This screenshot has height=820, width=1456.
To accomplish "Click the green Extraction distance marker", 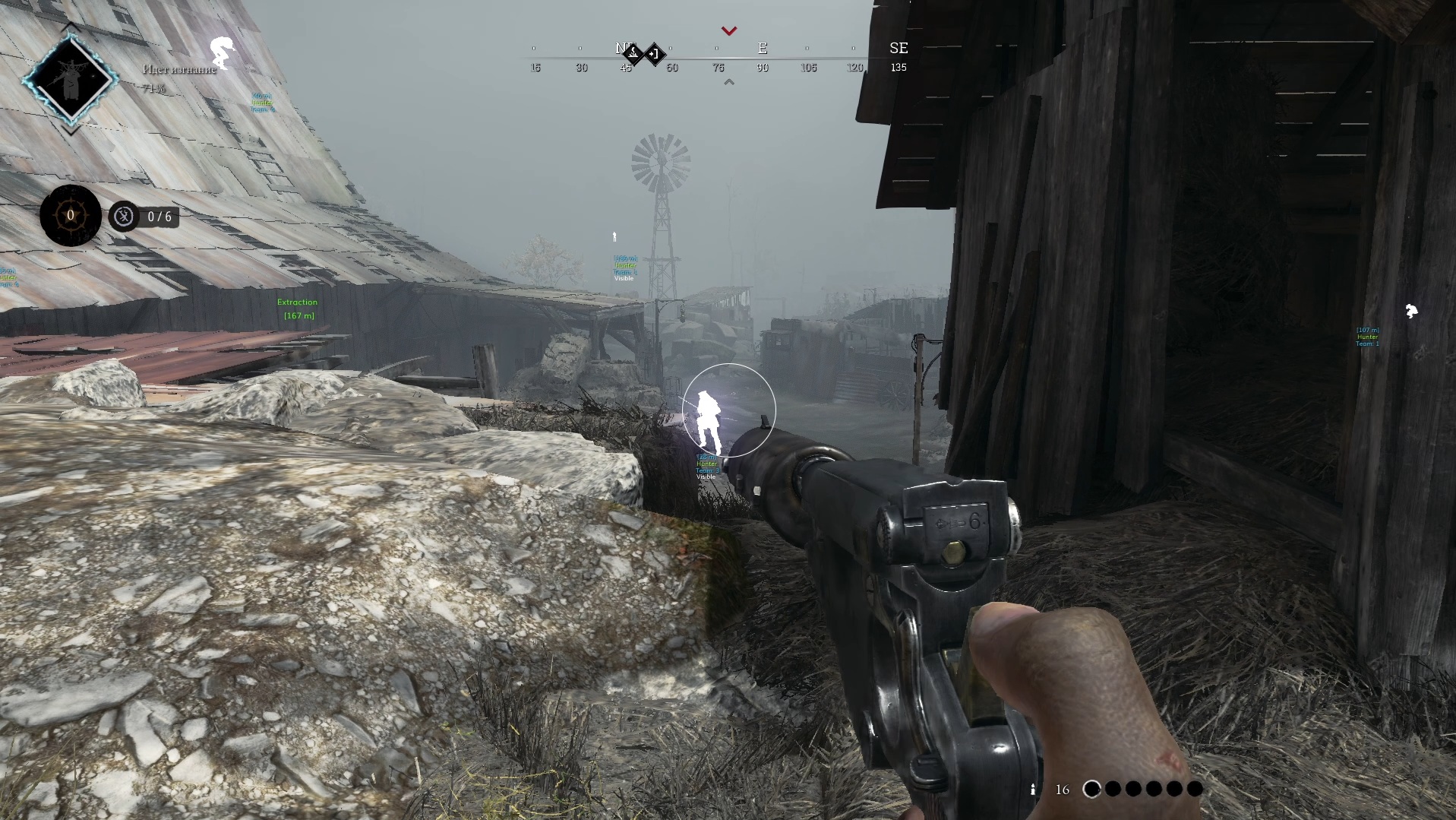I will pyautogui.click(x=297, y=309).
